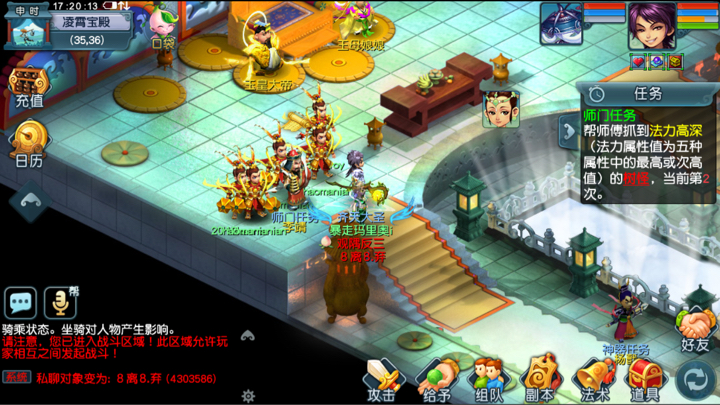Open the chat speech bubble button
The height and width of the screenshot is (405, 720).
click(x=21, y=301)
